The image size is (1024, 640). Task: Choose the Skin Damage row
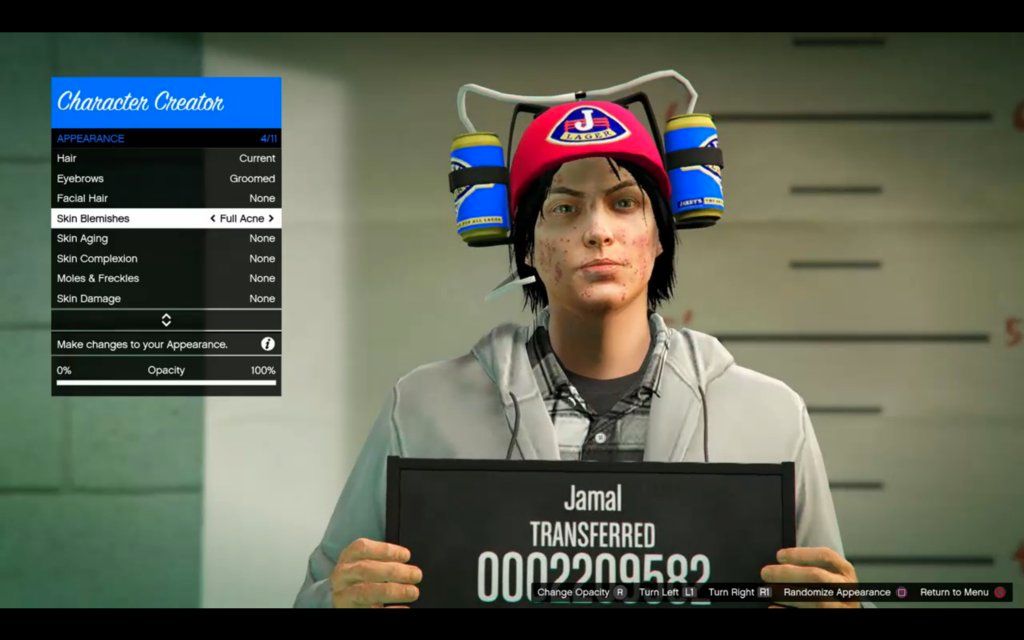coord(166,298)
